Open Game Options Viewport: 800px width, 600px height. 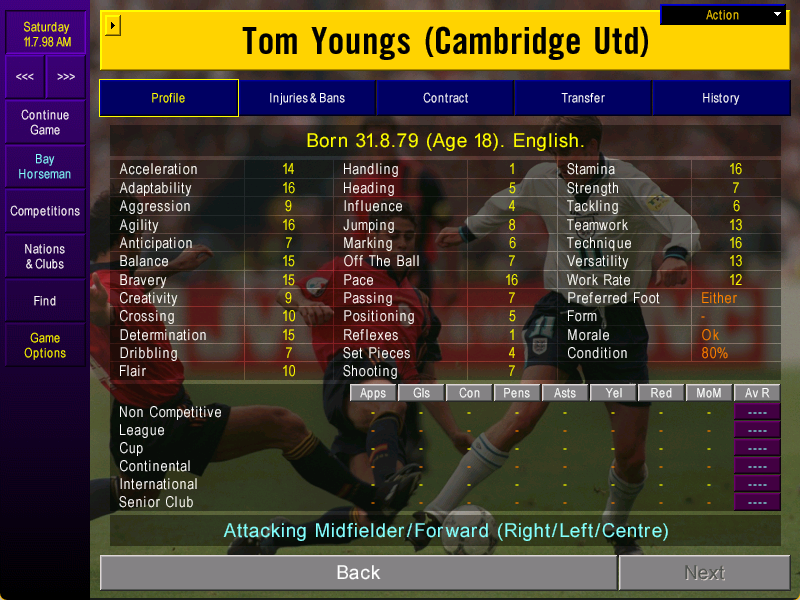pyautogui.click(x=45, y=345)
